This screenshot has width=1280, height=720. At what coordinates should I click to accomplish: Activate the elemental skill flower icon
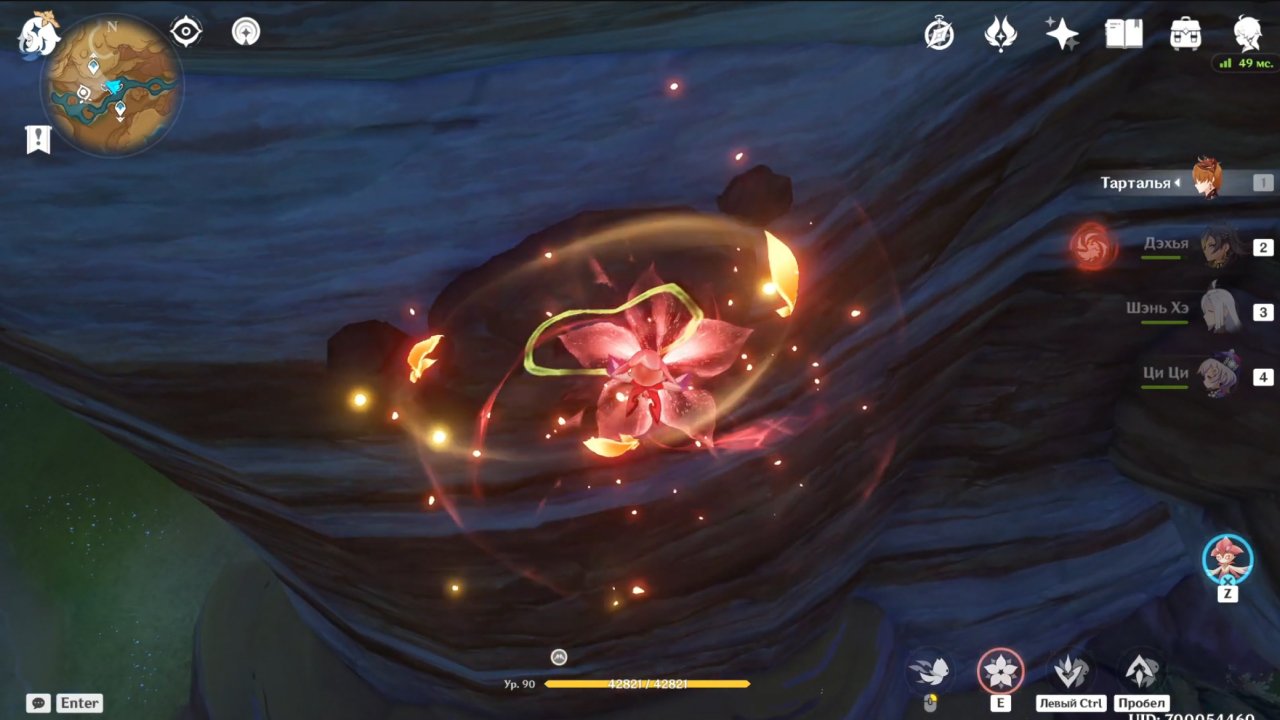(1000, 671)
